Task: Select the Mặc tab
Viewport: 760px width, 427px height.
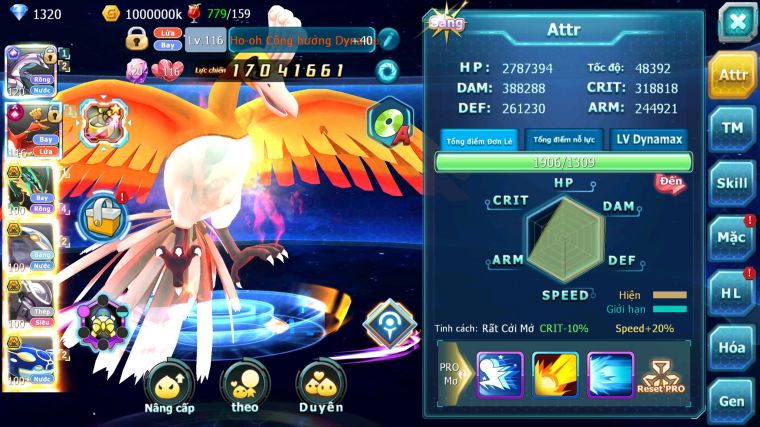Action: click(733, 239)
